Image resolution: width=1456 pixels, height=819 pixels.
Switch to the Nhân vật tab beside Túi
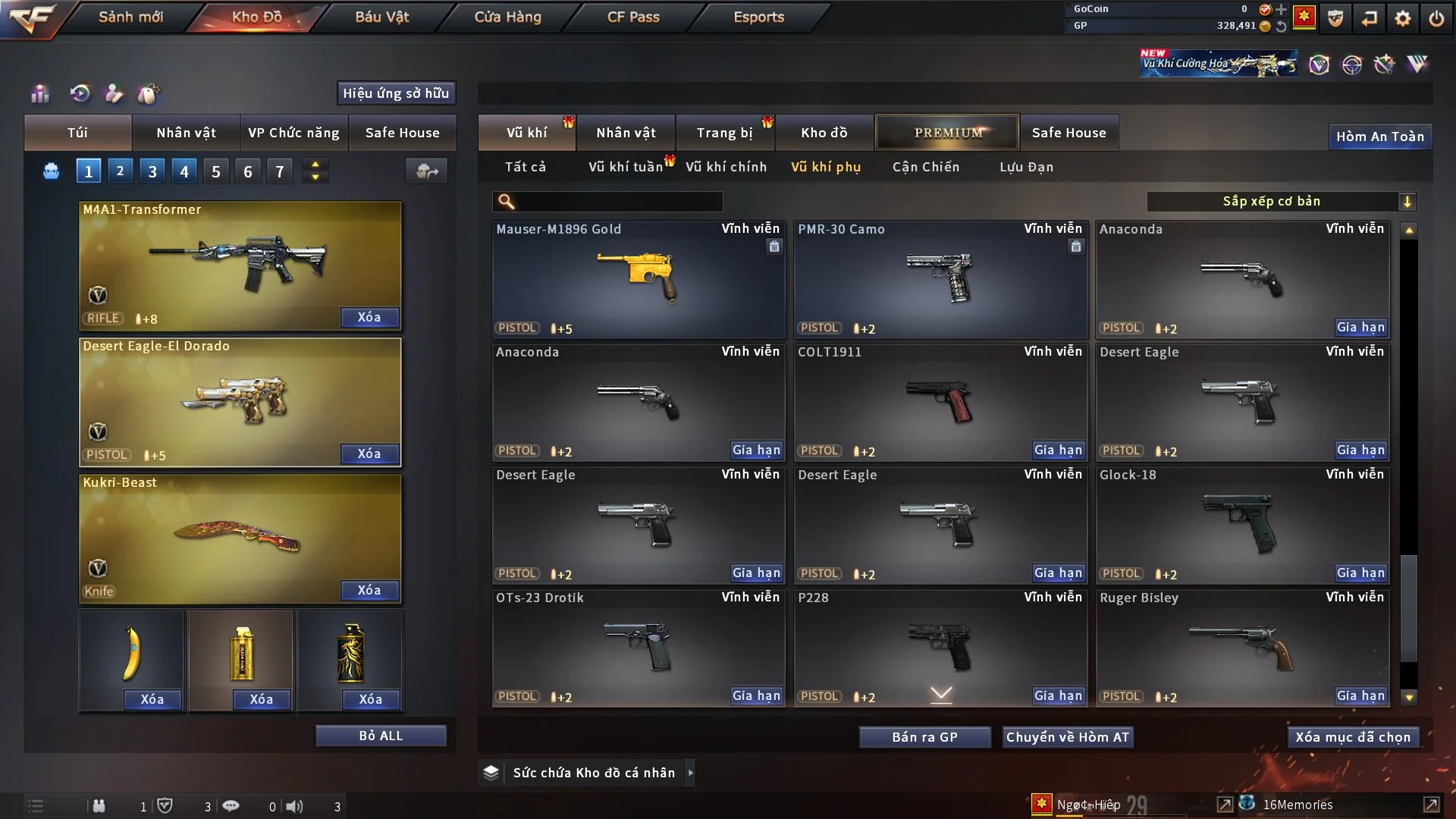tap(186, 133)
